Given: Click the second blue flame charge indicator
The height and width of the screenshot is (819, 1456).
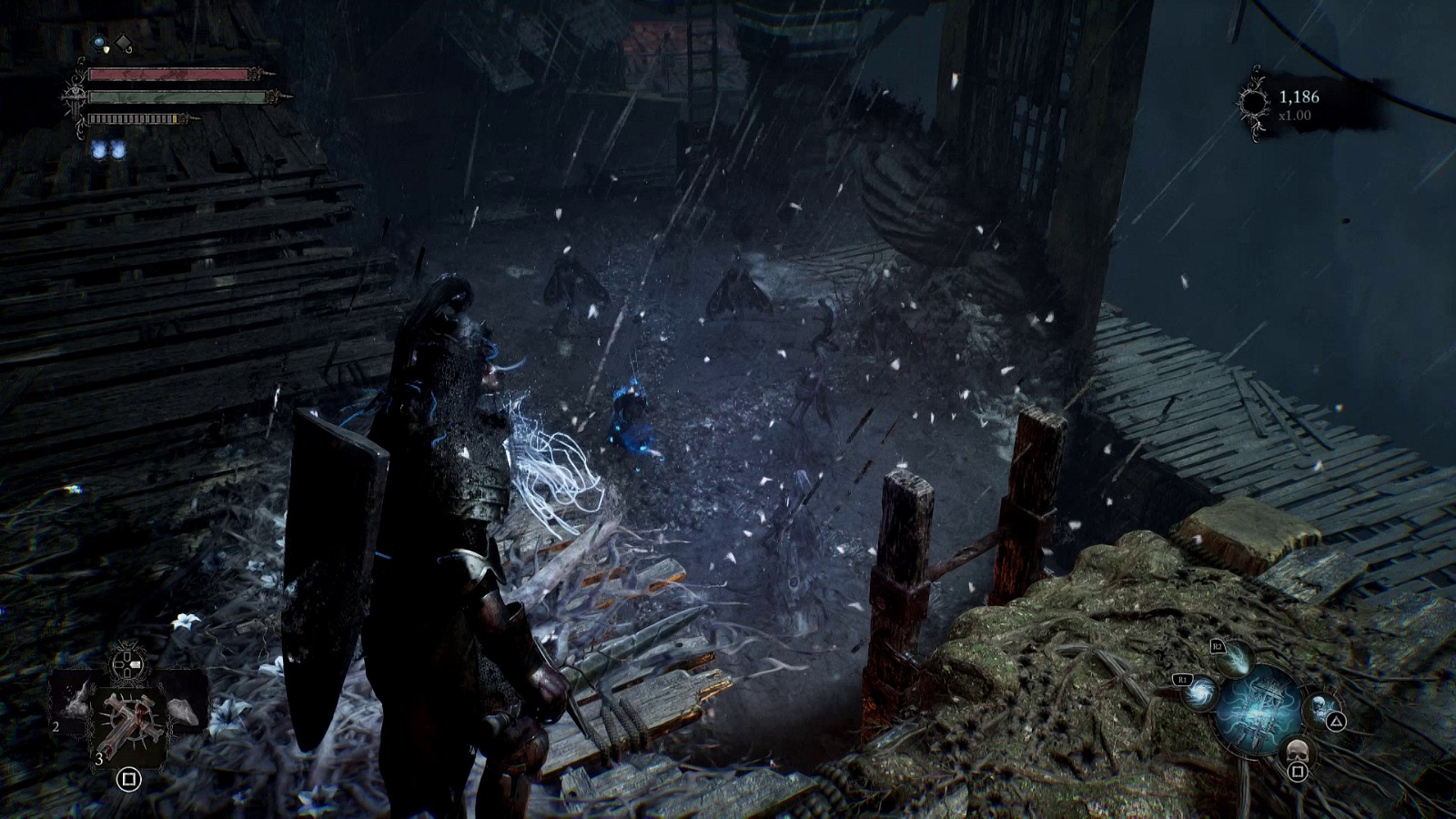Looking at the screenshot, I should (118, 149).
